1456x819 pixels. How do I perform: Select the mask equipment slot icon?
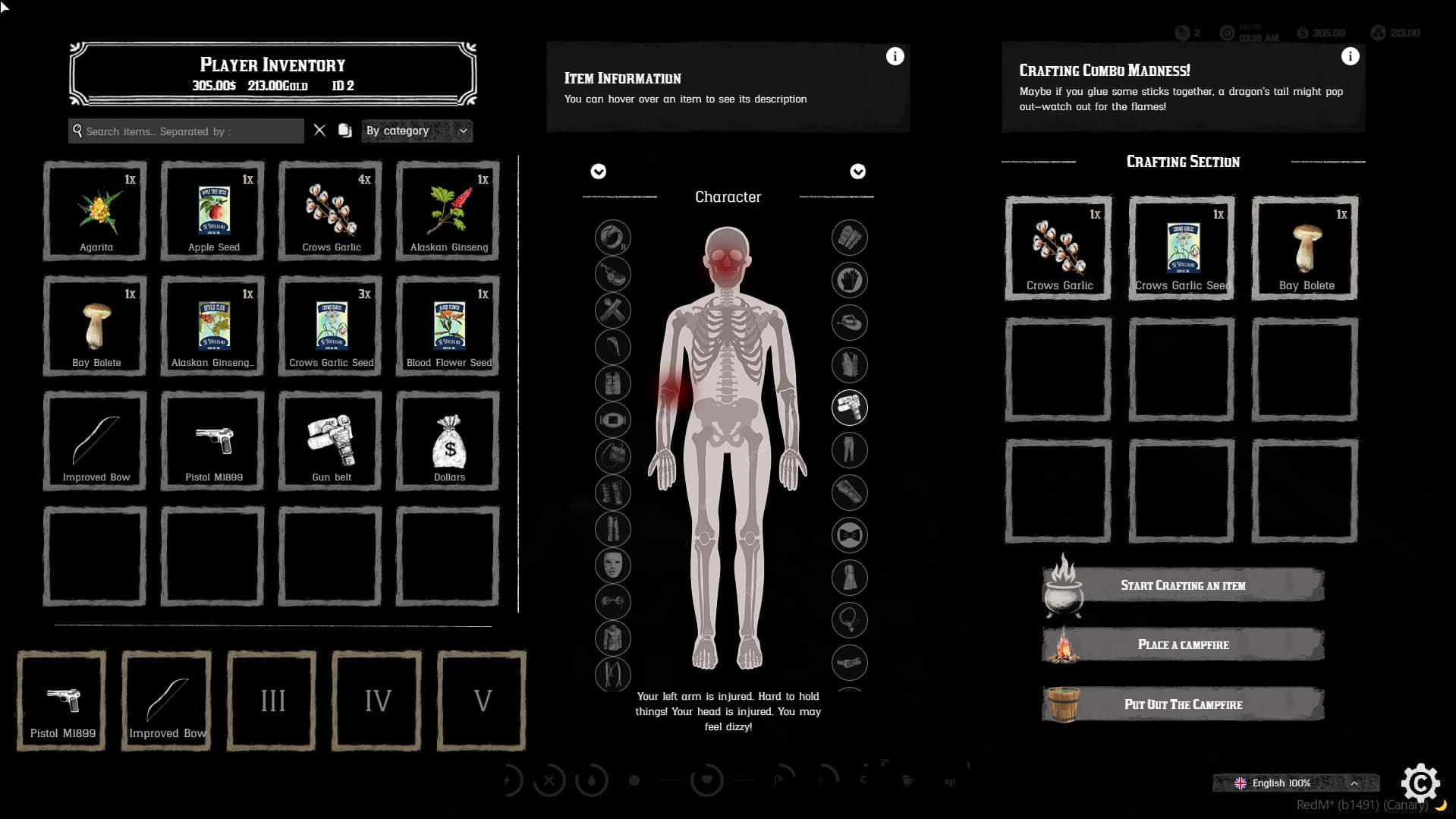click(x=613, y=565)
